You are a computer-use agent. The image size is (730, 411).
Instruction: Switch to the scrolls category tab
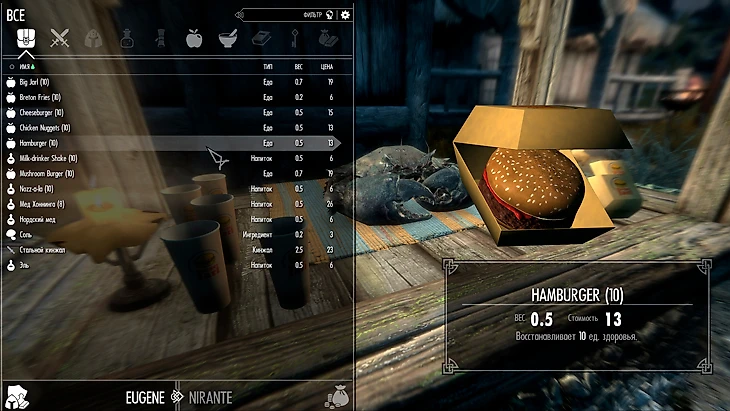point(160,38)
